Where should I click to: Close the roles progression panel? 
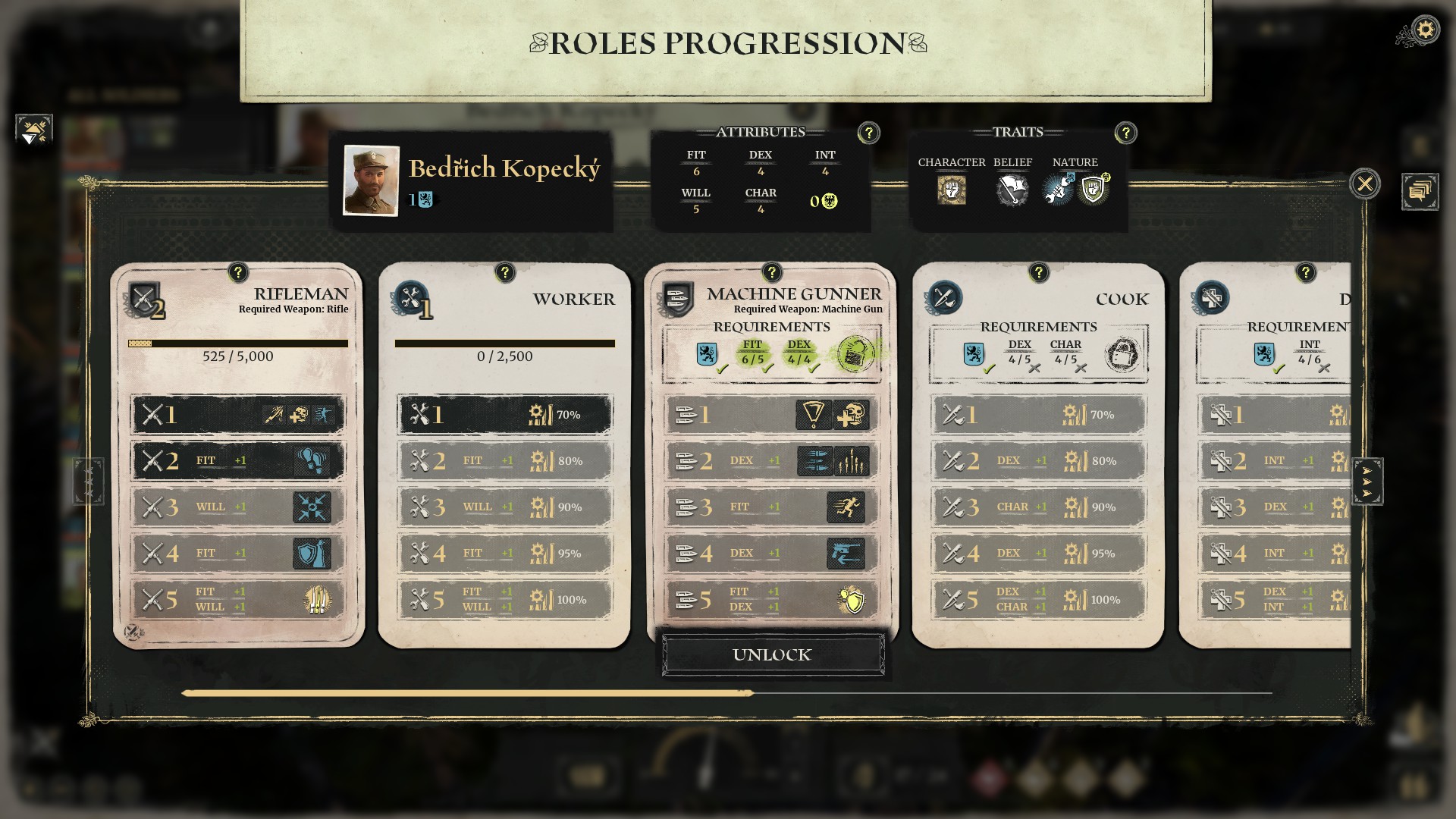coord(1364,184)
